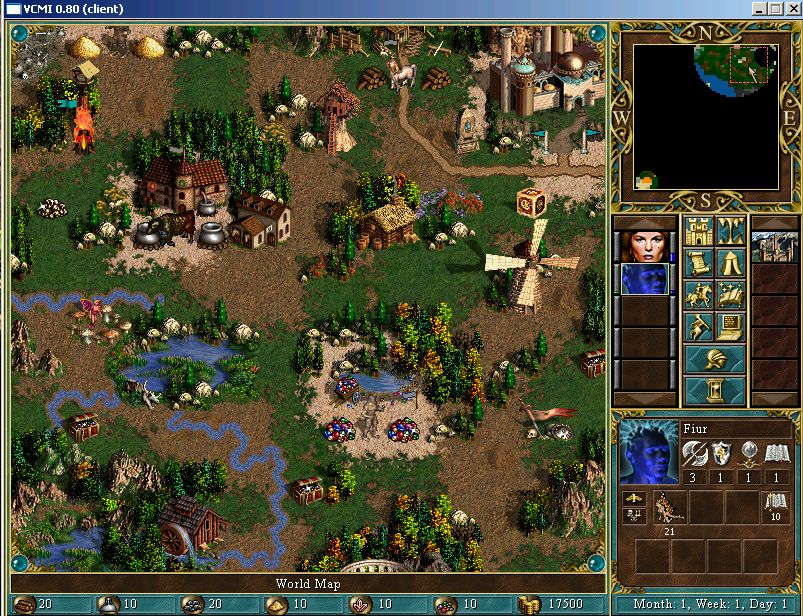Activate the move hero horseman button
Image resolution: width=803 pixels, height=616 pixels.
coord(697,296)
